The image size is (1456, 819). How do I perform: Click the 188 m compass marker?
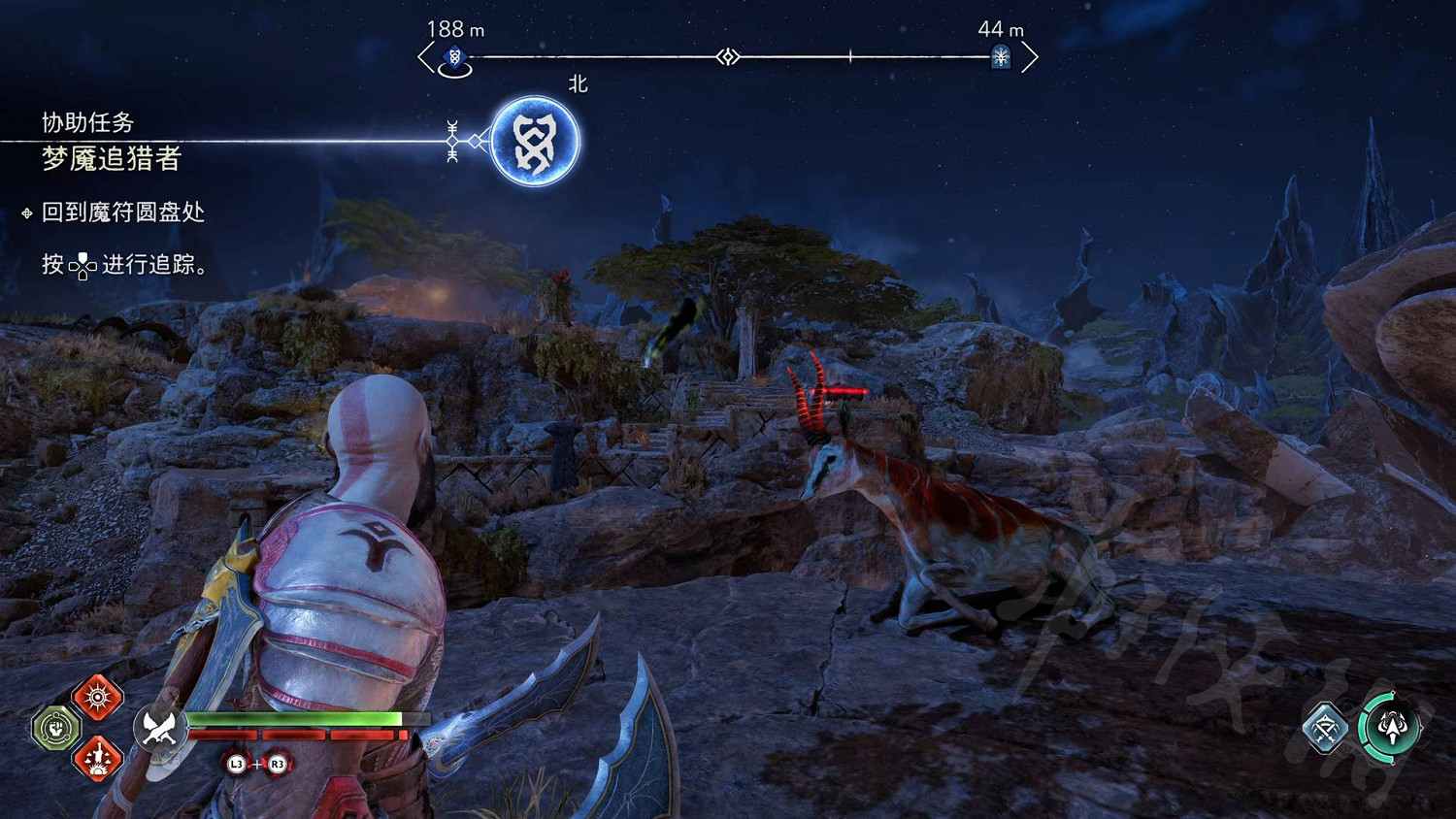click(454, 58)
